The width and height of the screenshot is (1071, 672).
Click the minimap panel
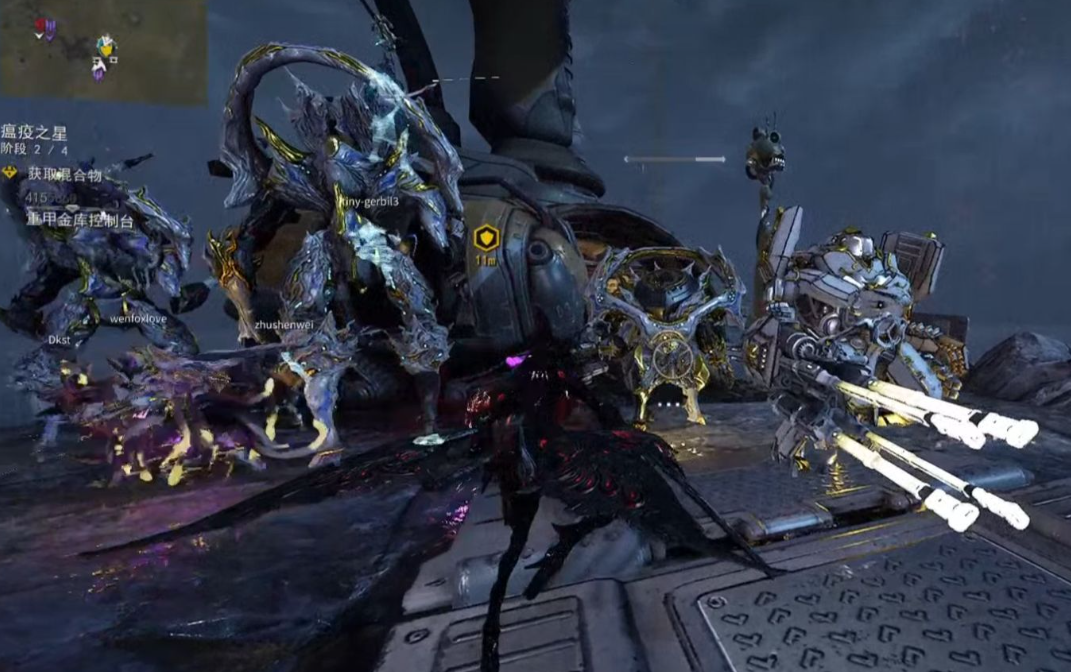pos(103,50)
